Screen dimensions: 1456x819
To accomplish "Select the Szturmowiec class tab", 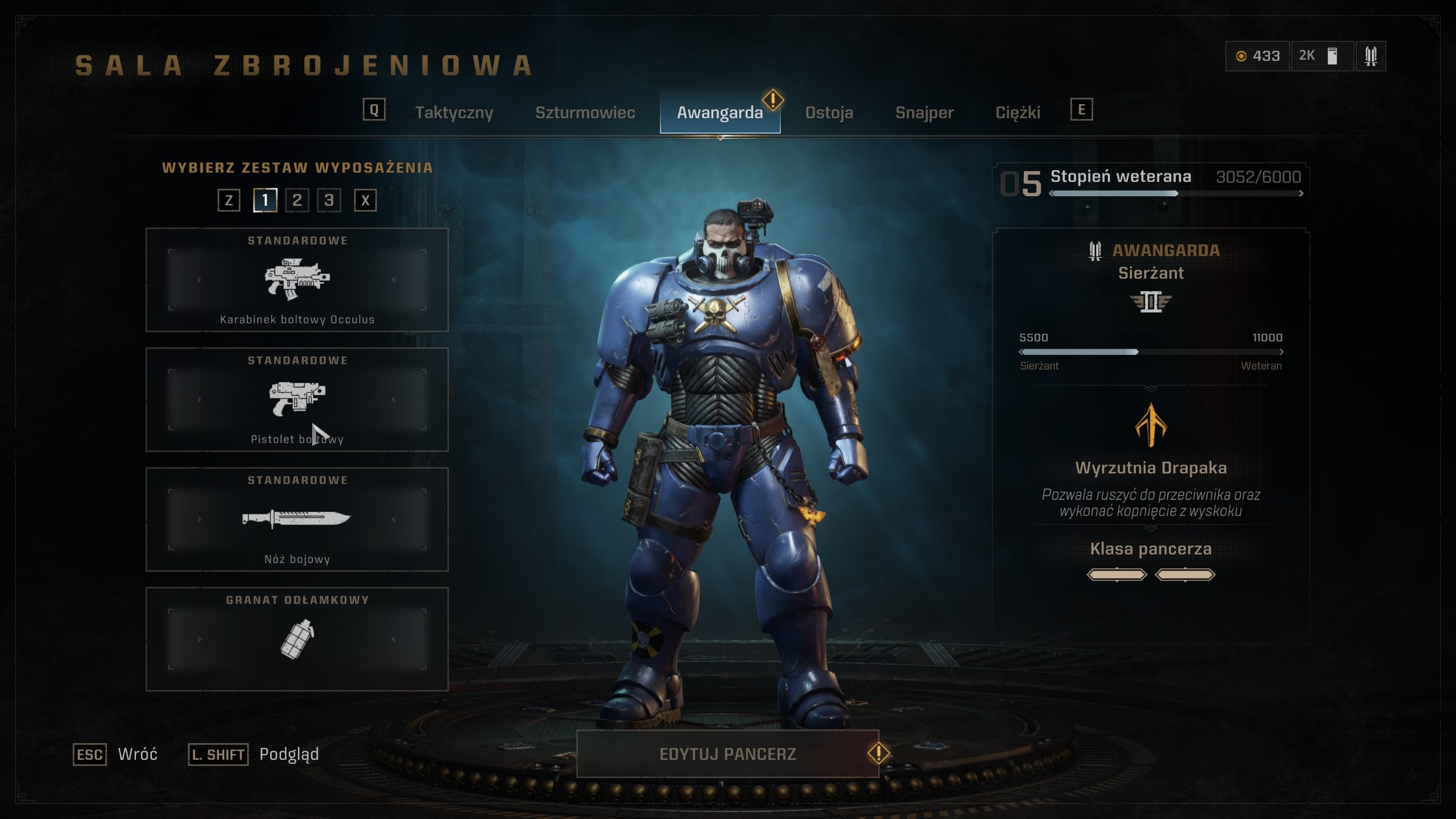I will pyautogui.click(x=585, y=113).
